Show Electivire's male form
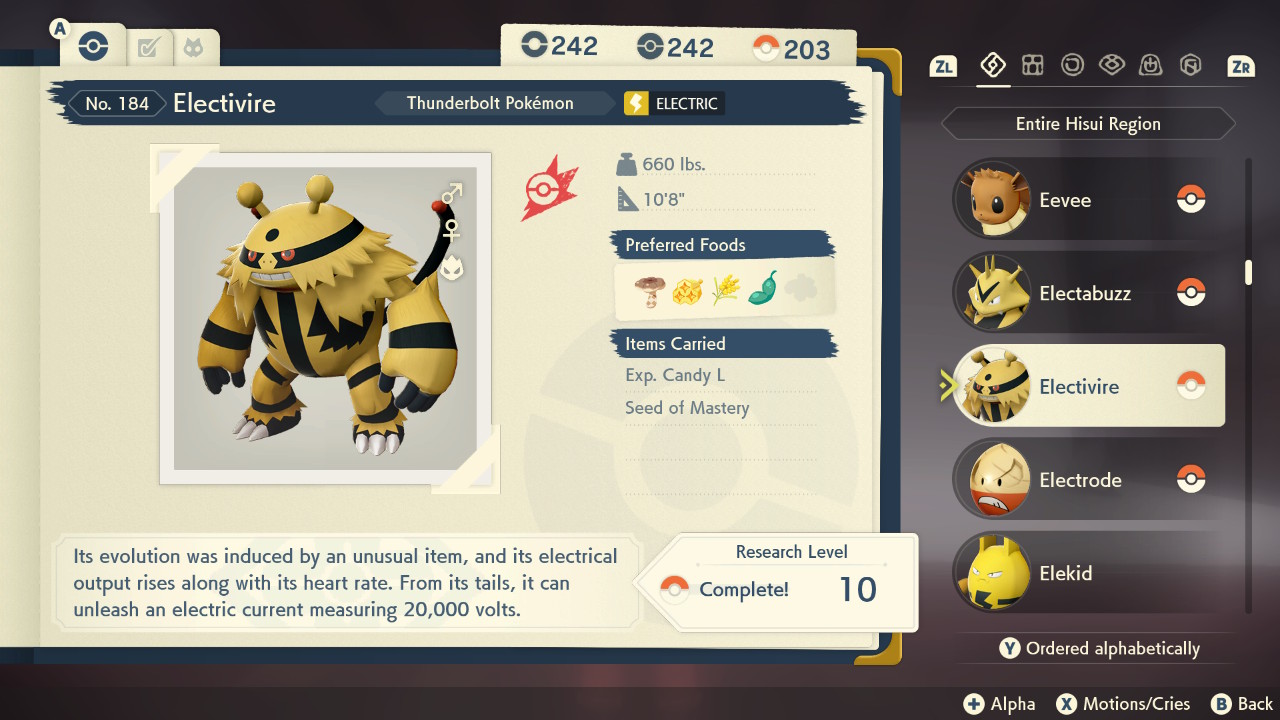 (x=452, y=191)
